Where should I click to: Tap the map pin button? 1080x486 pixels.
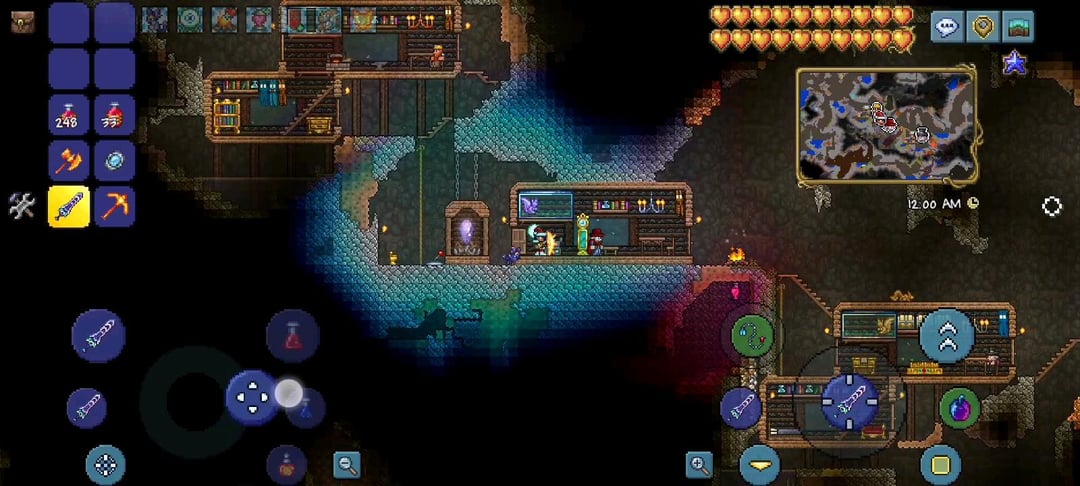click(x=983, y=27)
